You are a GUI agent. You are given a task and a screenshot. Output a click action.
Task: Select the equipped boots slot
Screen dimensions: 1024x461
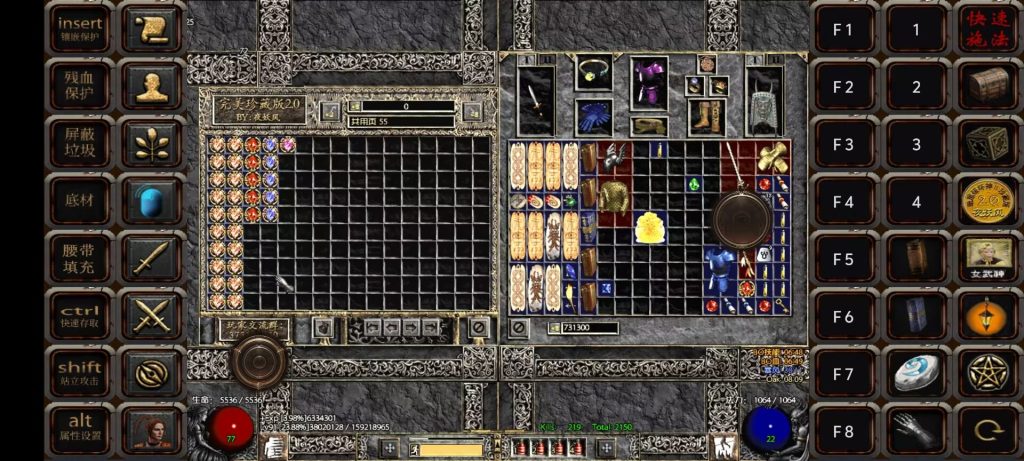(x=706, y=117)
